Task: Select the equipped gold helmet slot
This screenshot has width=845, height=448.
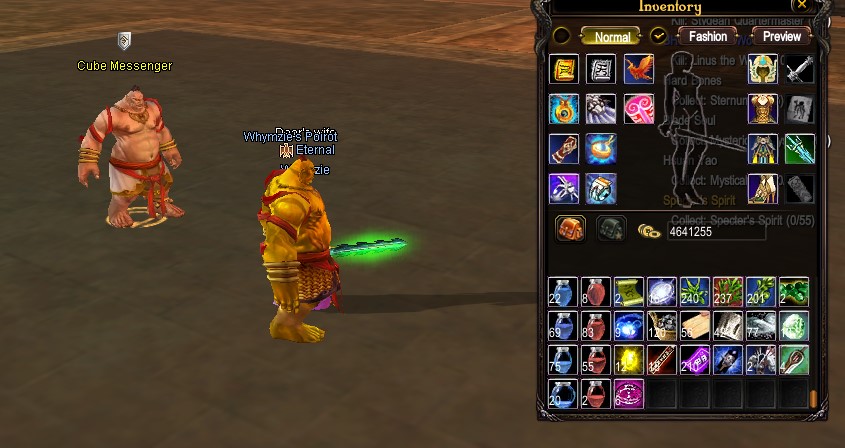Action: (x=764, y=70)
